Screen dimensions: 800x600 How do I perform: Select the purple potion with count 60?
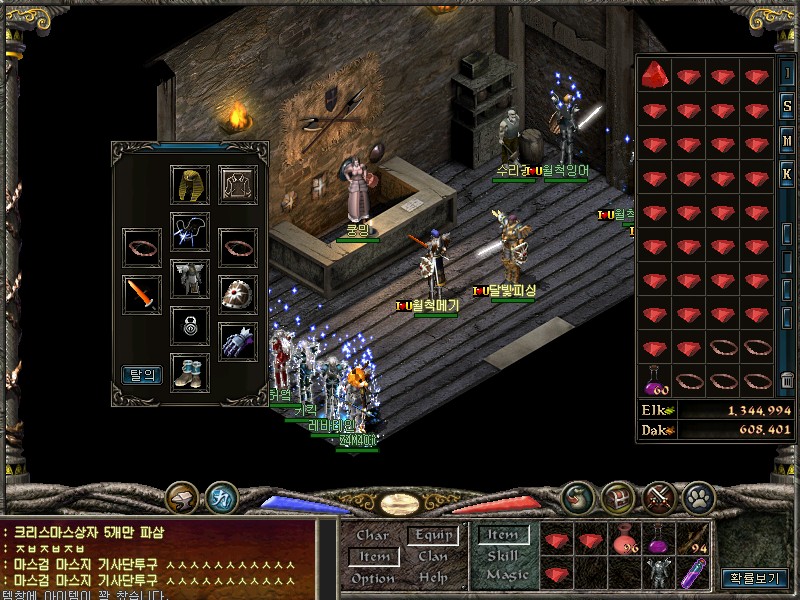(656, 381)
